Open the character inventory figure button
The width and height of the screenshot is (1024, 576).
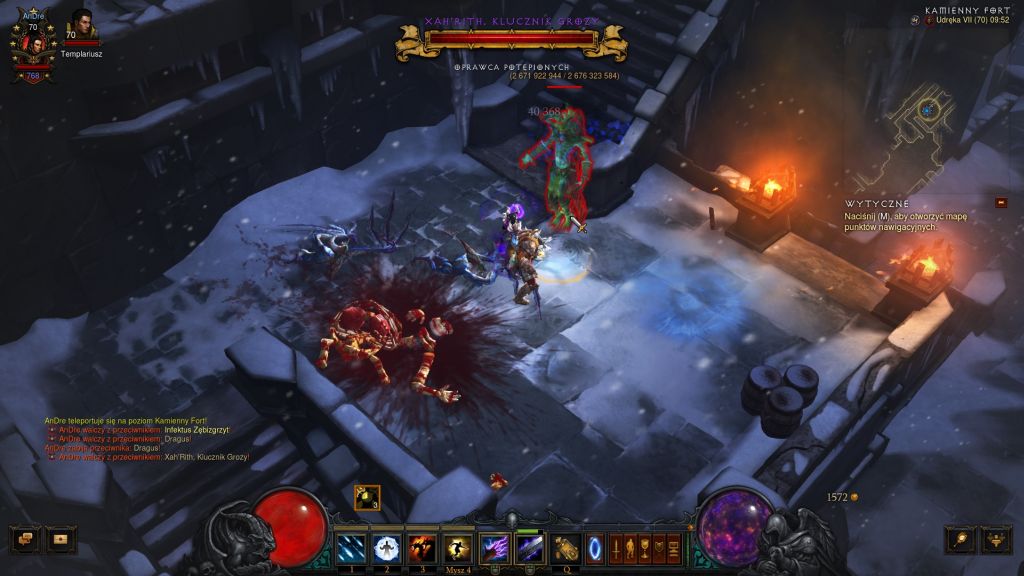point(631,548)
